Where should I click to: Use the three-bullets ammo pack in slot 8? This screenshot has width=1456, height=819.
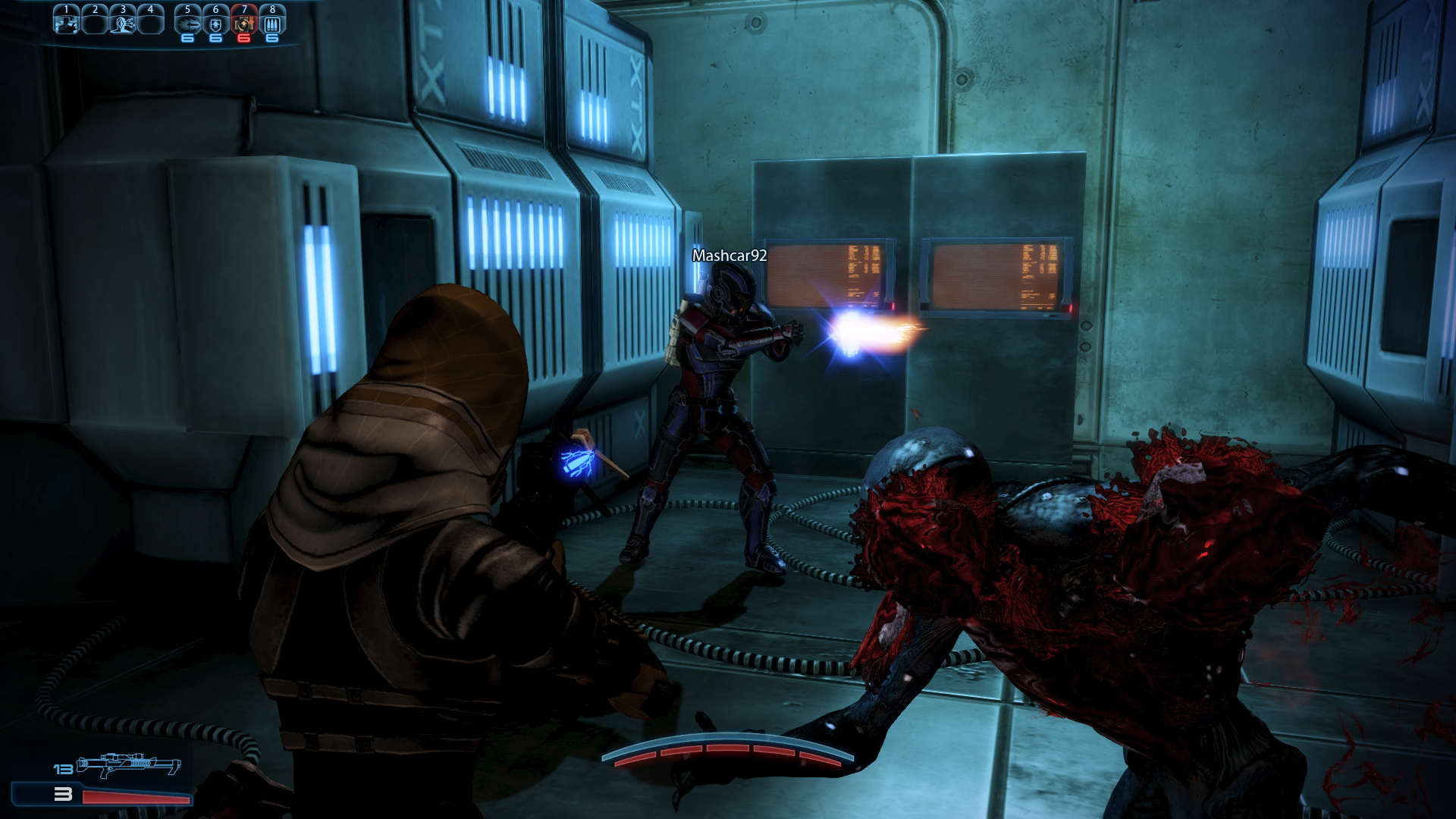(272, 23)
